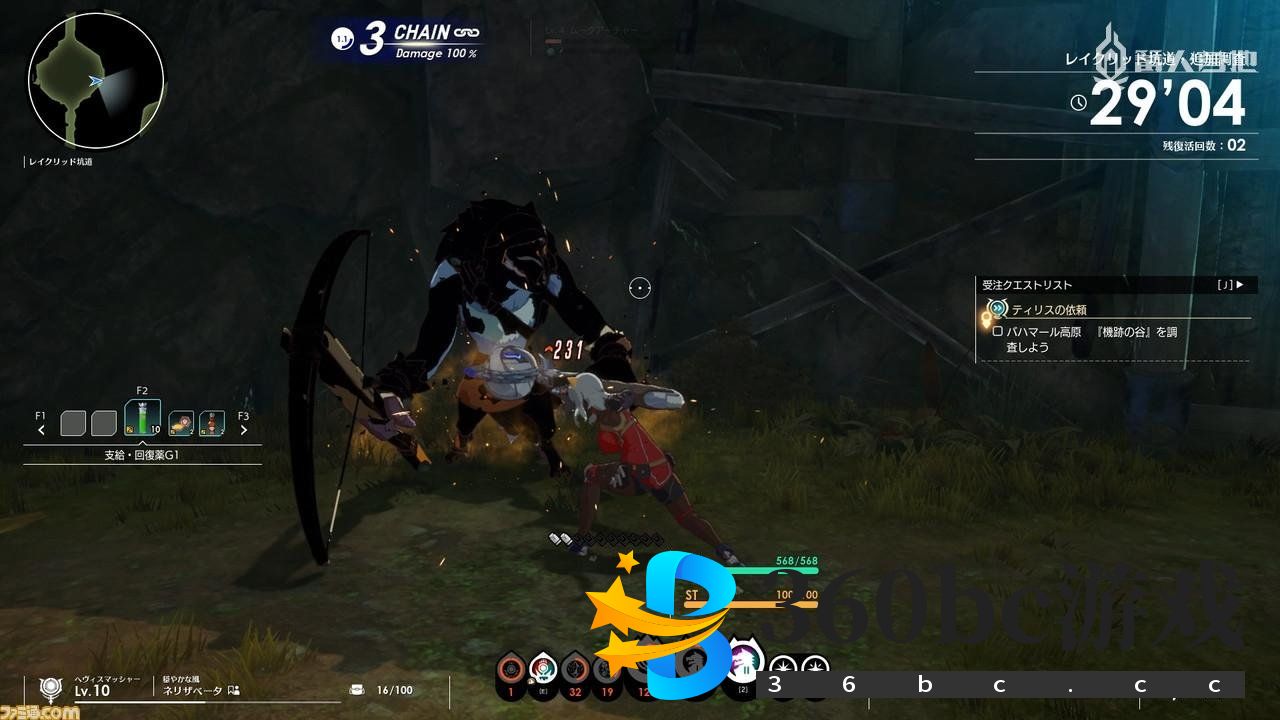Select the ティリスの依頼 quest entry

[1048, 310]
